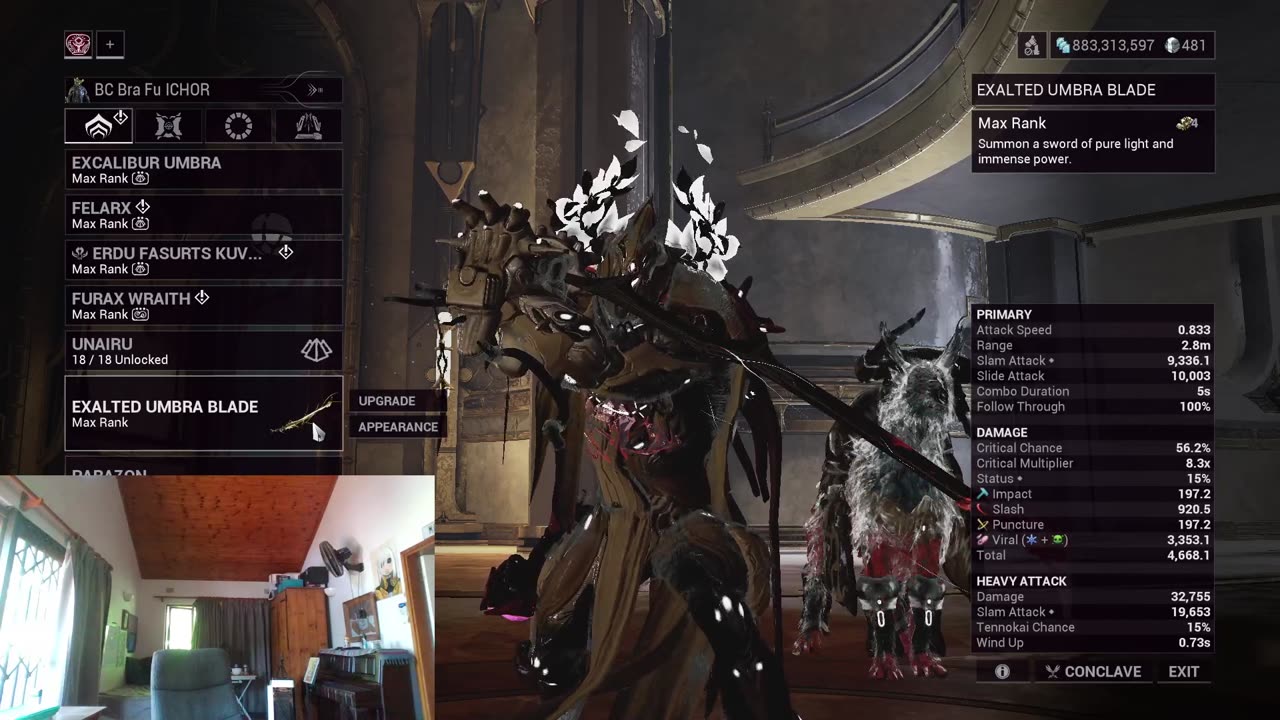Select the Exalted Umbra Blade slot
This screenshot has height=720, width=1280.
click(x=203, y=413)
